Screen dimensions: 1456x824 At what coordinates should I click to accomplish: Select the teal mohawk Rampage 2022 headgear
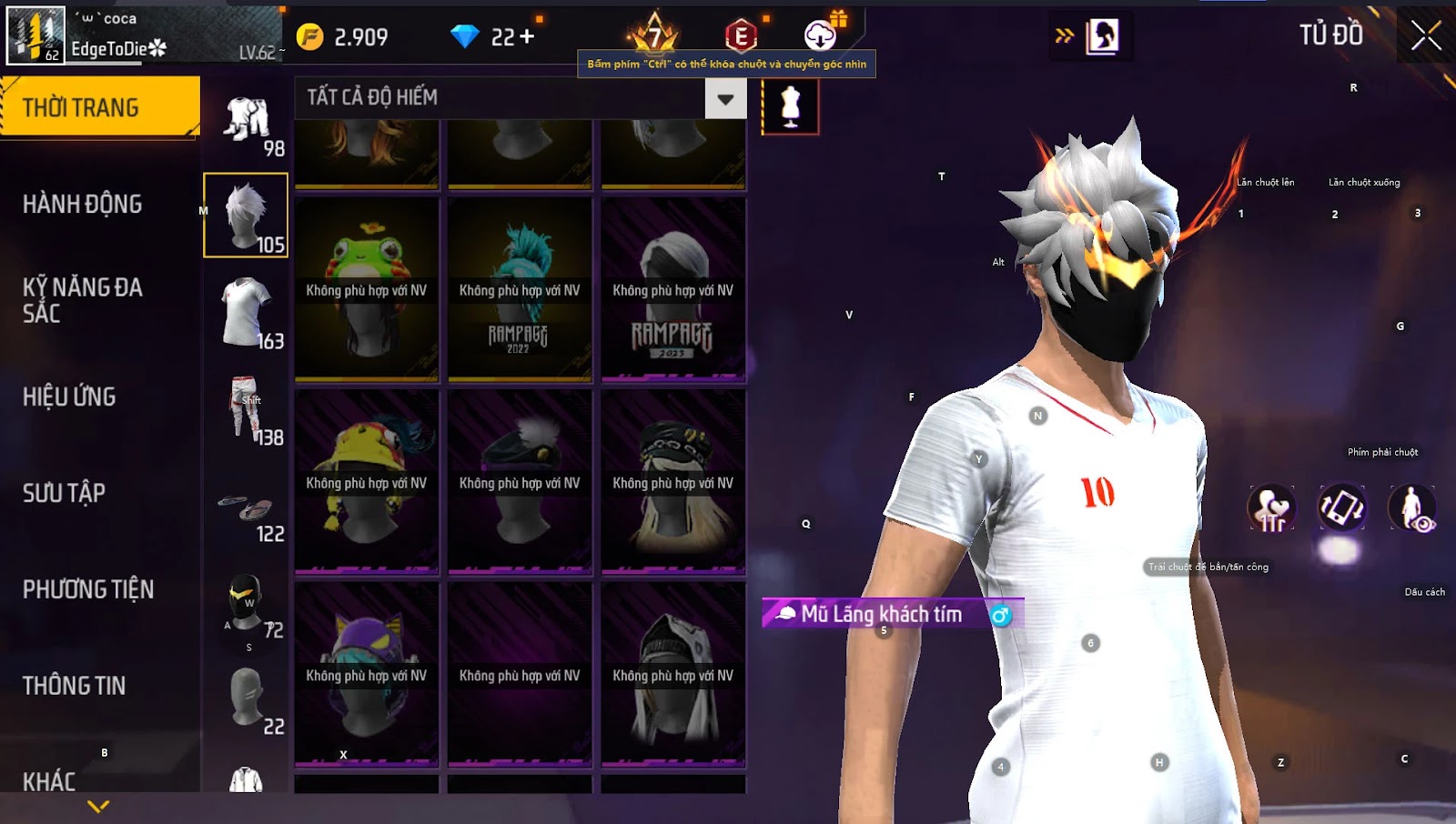pyautogui.click(x=520, y=289)
